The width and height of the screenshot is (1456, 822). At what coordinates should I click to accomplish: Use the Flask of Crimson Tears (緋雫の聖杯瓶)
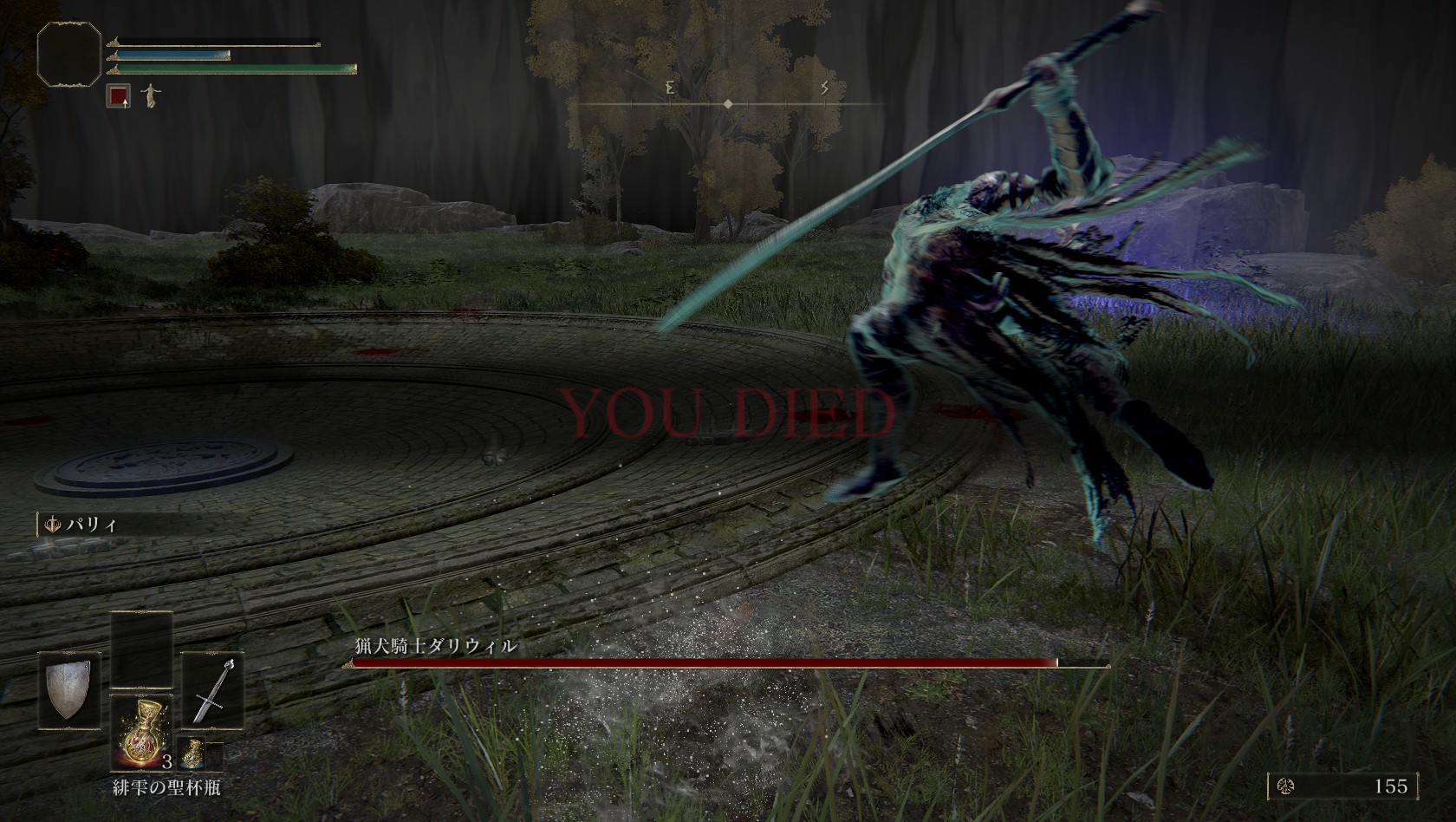pos(141,733)
